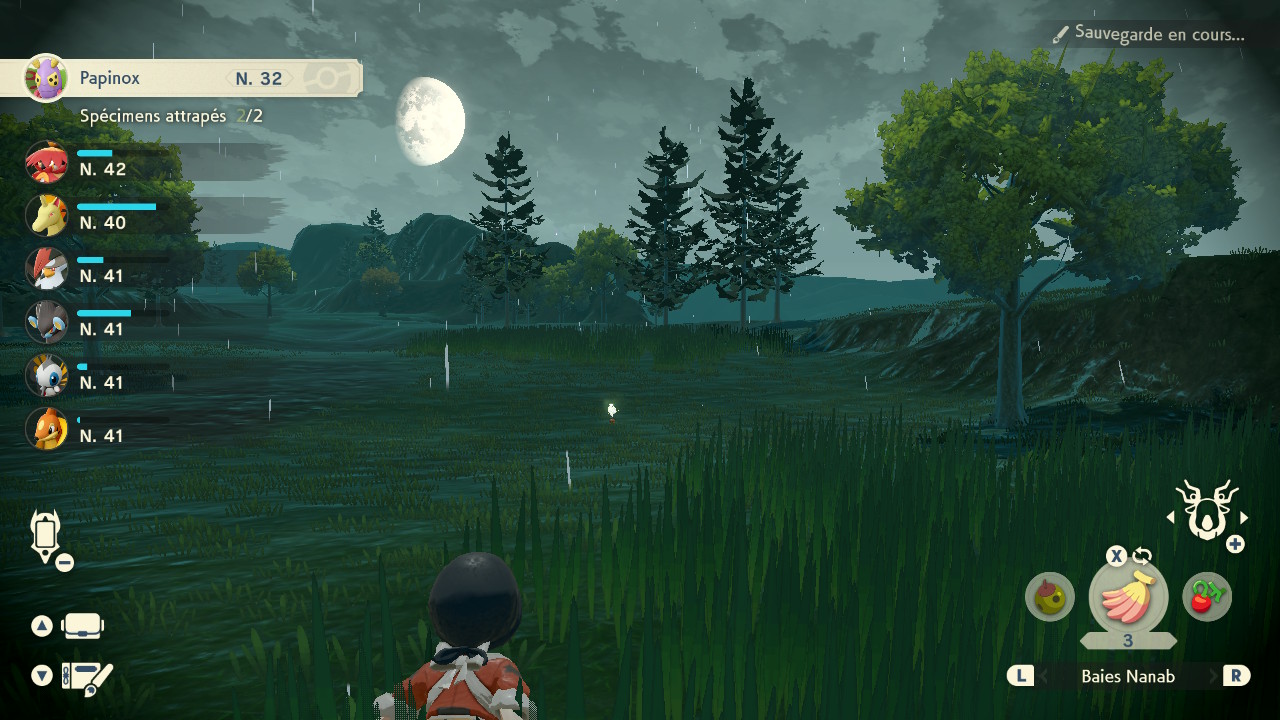Viewport: 1280px width, 720px height.
Task: Select the level 42 Octillery party slot
Action: pos(46,162)
